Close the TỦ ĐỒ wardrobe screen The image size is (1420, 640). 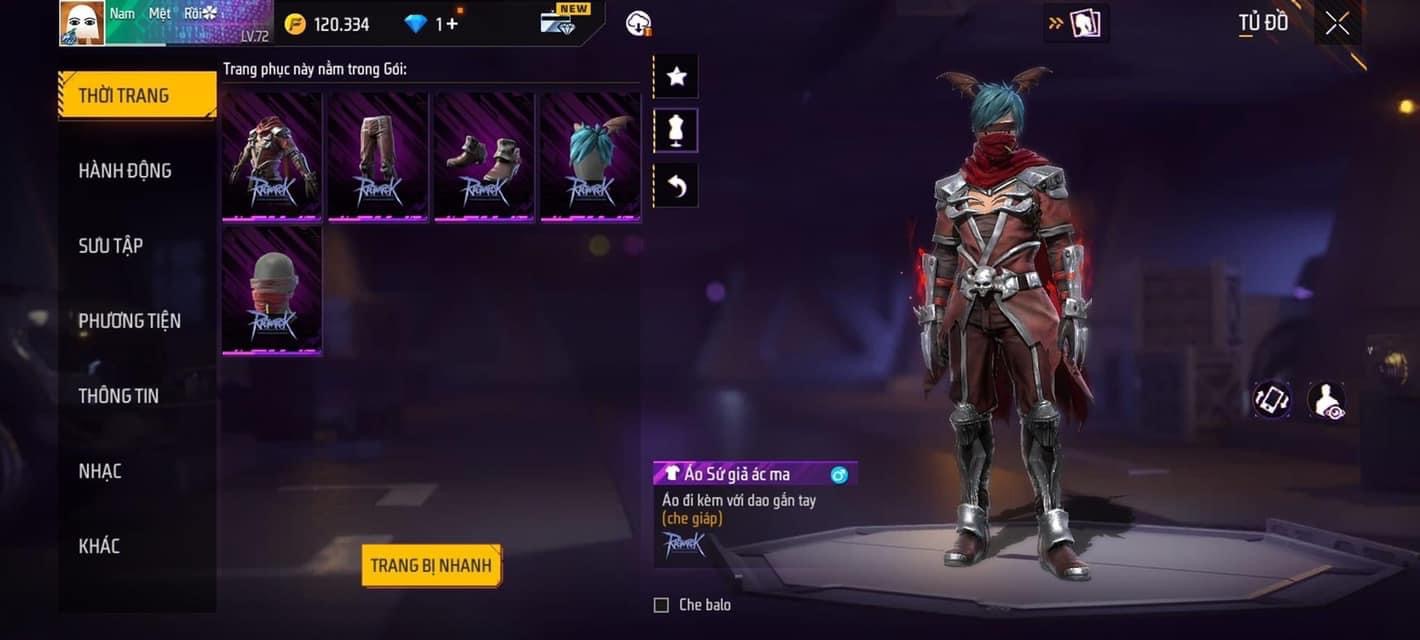point(1337,23)
